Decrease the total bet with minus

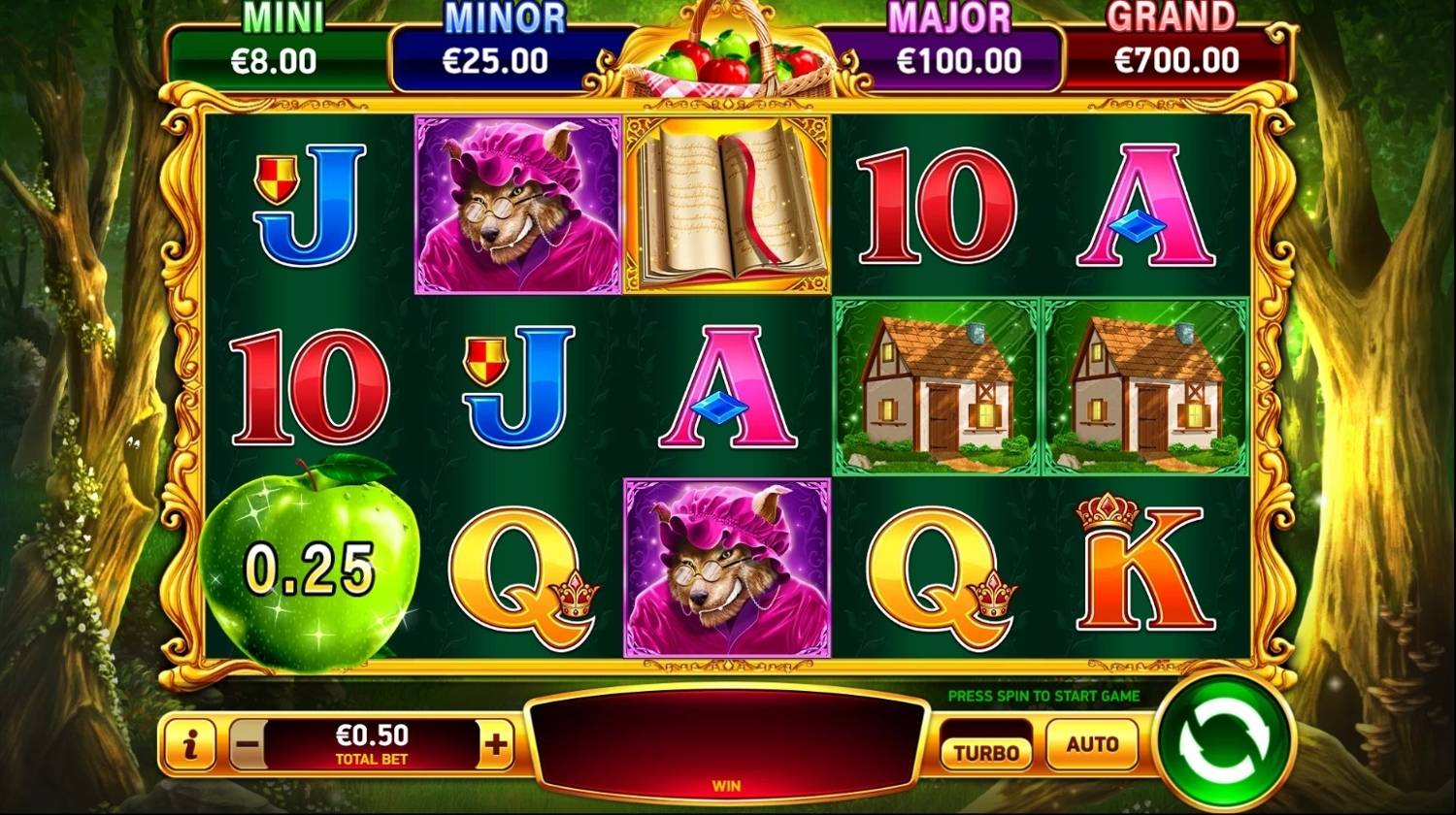click(248, 745)
